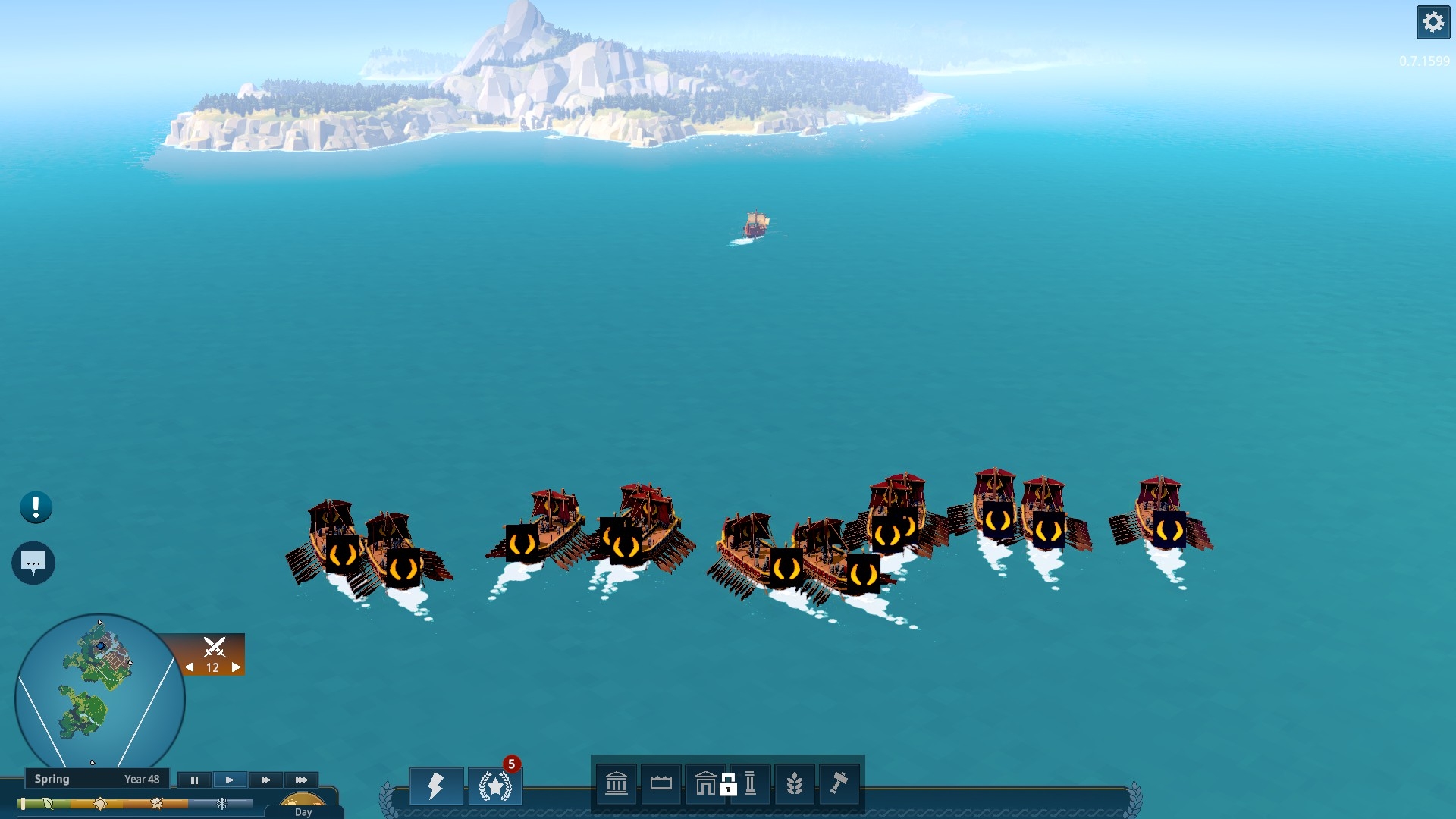Open the exclamation mark alerts button
1456x819 pixels.
36,507
